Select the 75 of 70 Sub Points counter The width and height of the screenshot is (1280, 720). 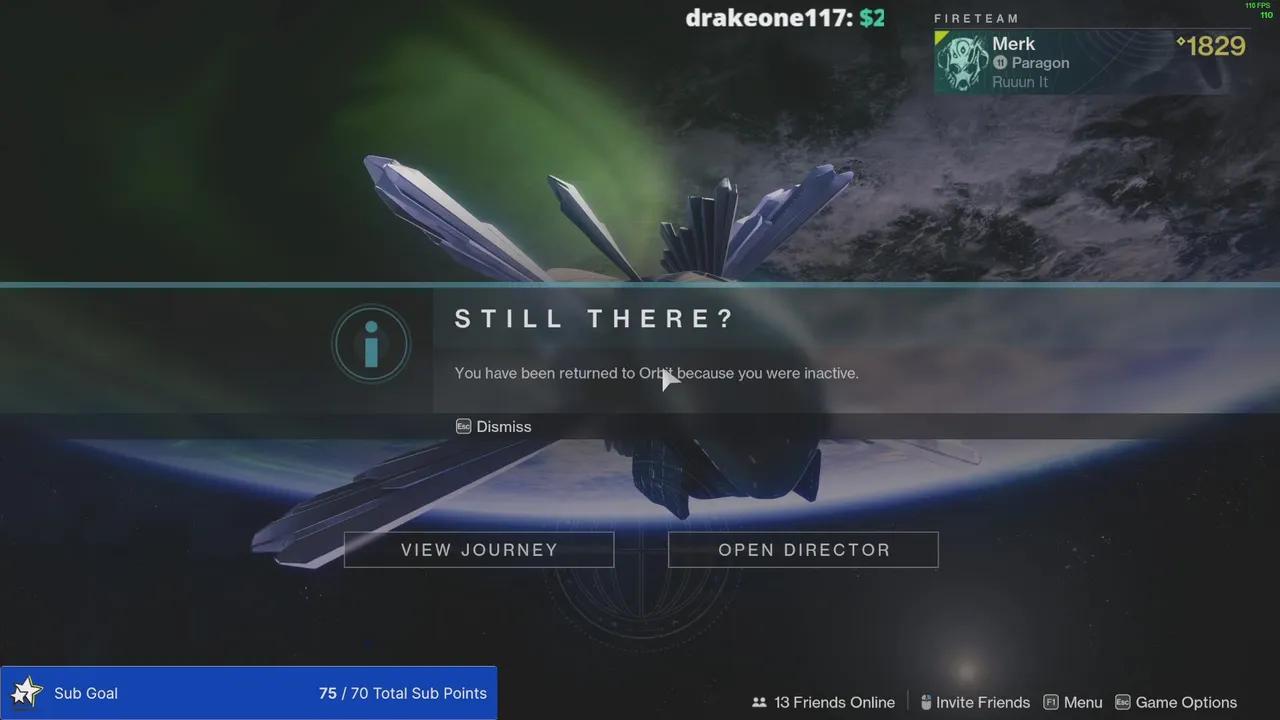(403, 693)
